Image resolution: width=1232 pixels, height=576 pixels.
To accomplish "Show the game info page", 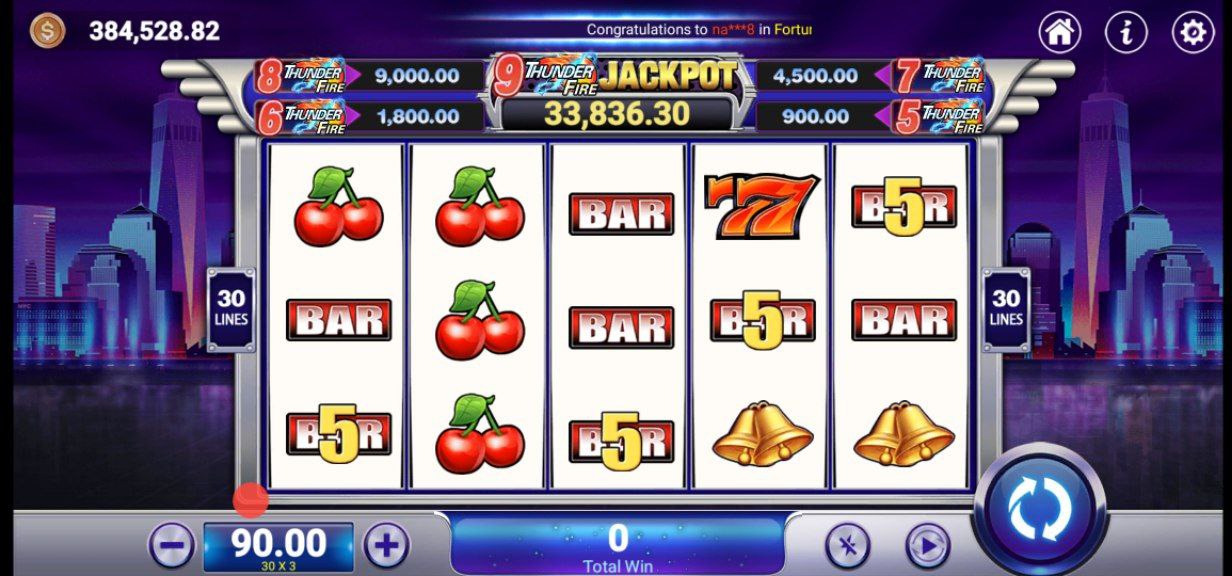I will pos(1126,32).
